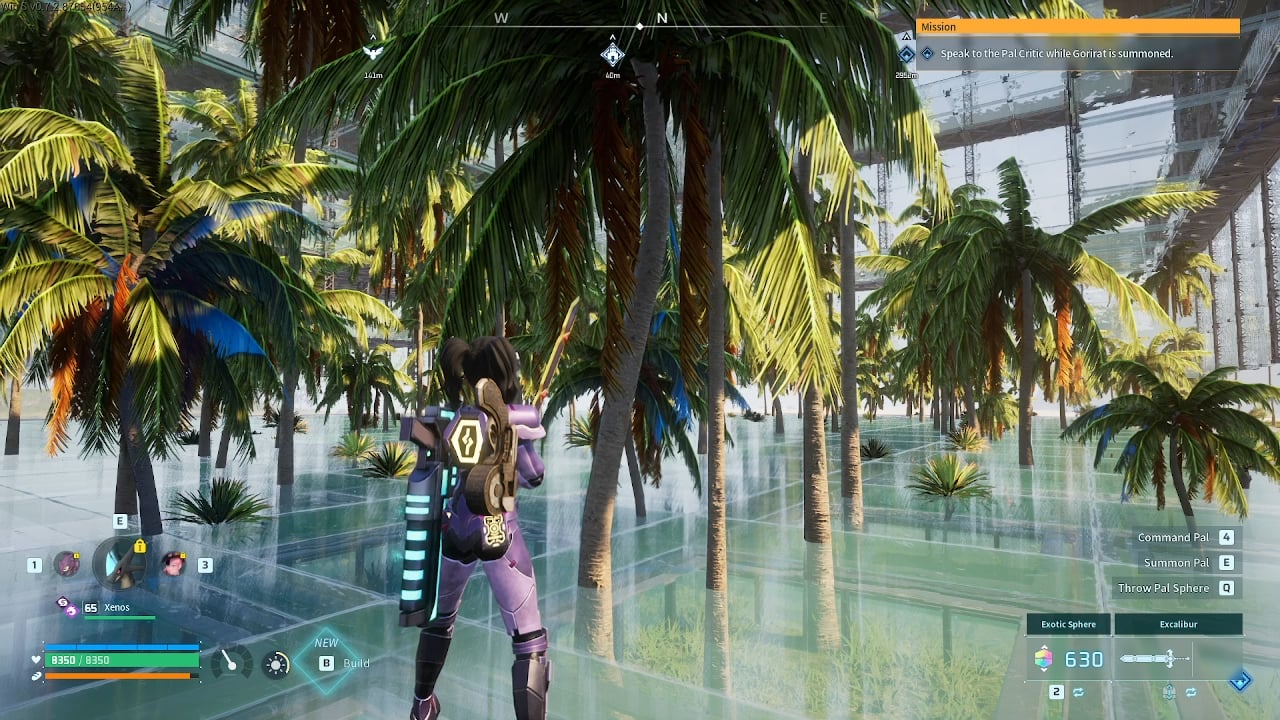Click the temperature gauge dial icon
Image resolution: width=1280 pixels, height=720 pixels.
pos(232,662)
